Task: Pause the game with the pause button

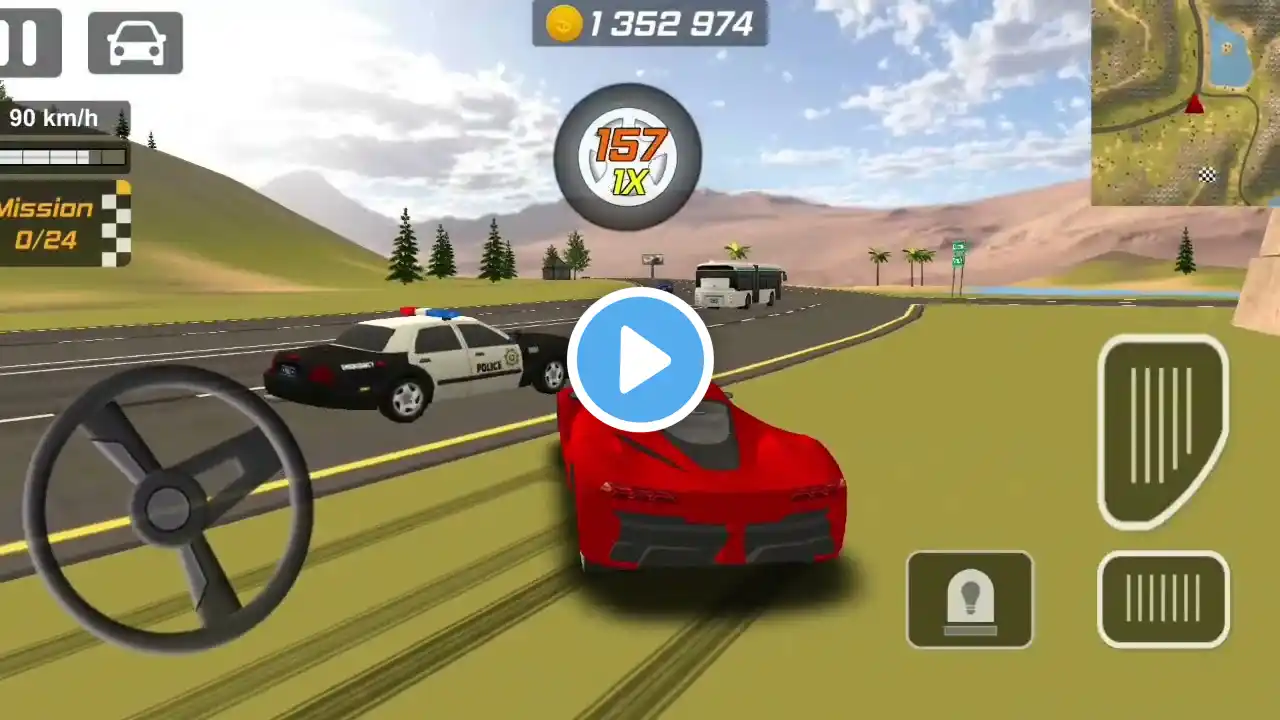Action: [x=28, y=43]
